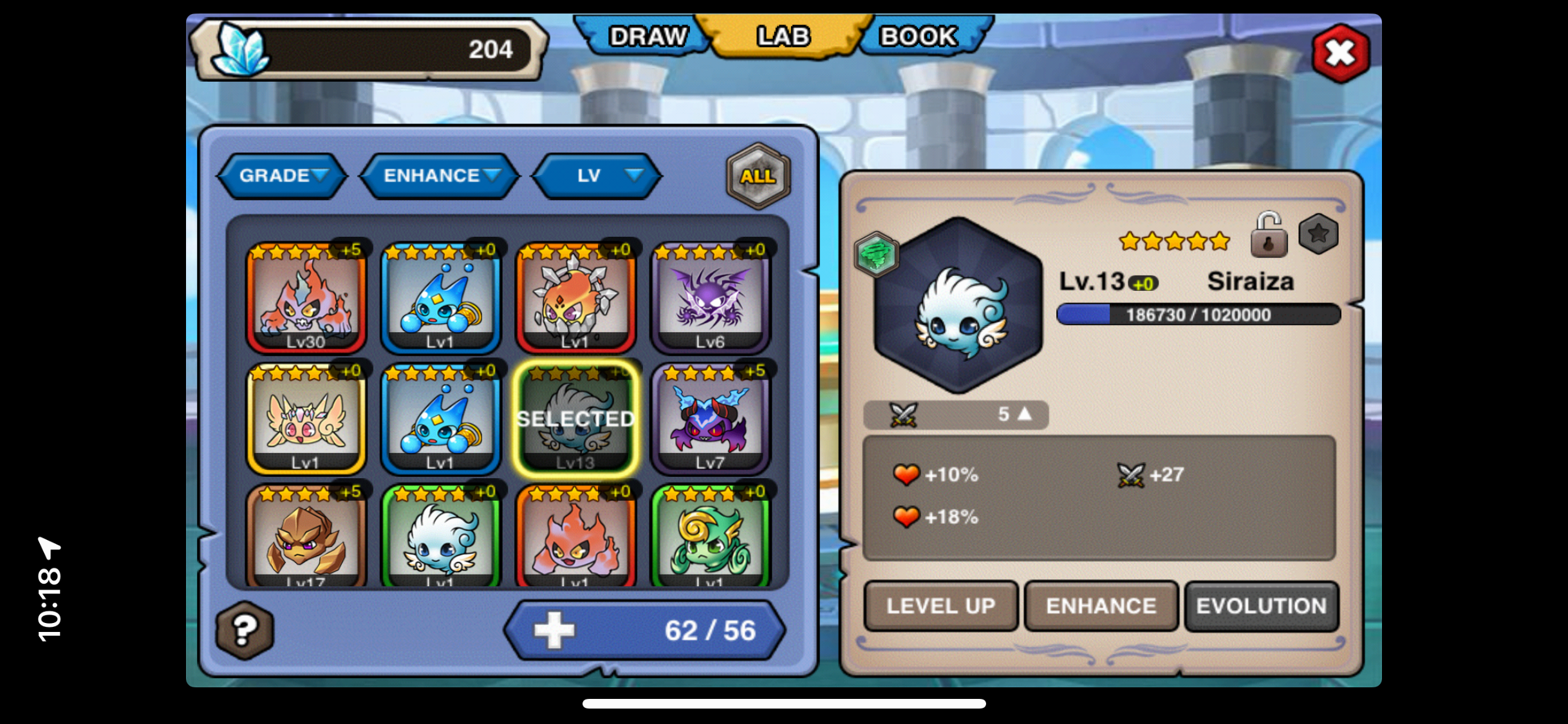Open help with the question mark button

245,630
